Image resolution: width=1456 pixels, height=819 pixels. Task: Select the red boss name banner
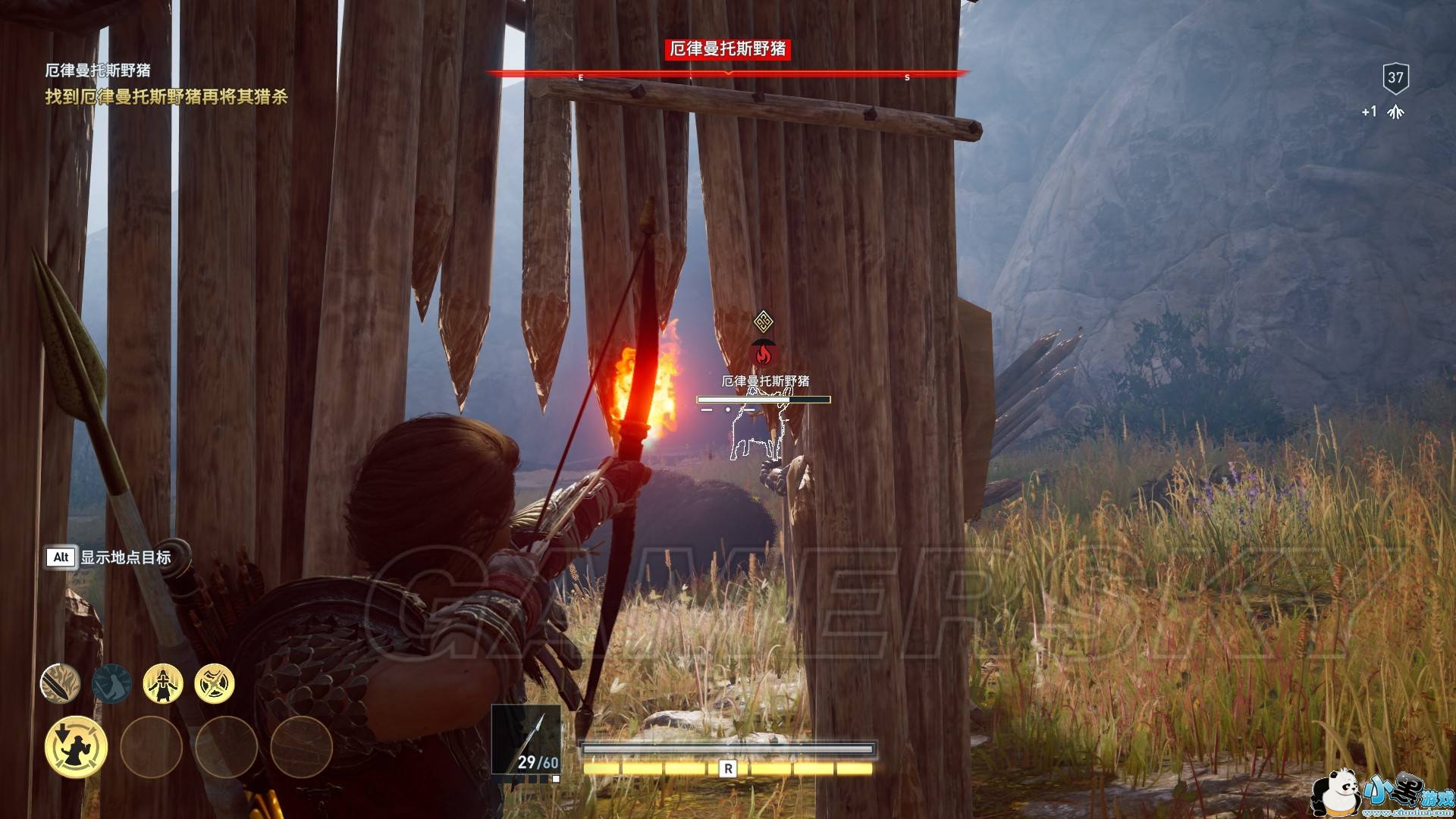(727, 49)
